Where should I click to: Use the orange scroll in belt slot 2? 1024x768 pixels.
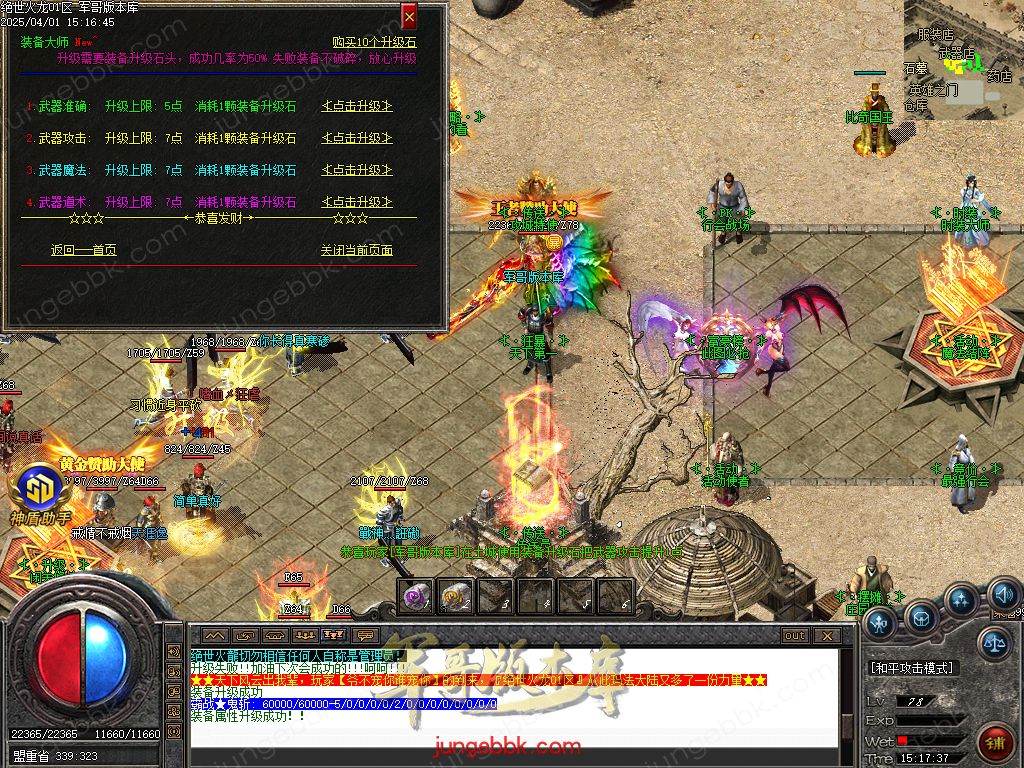click(456, 596)
